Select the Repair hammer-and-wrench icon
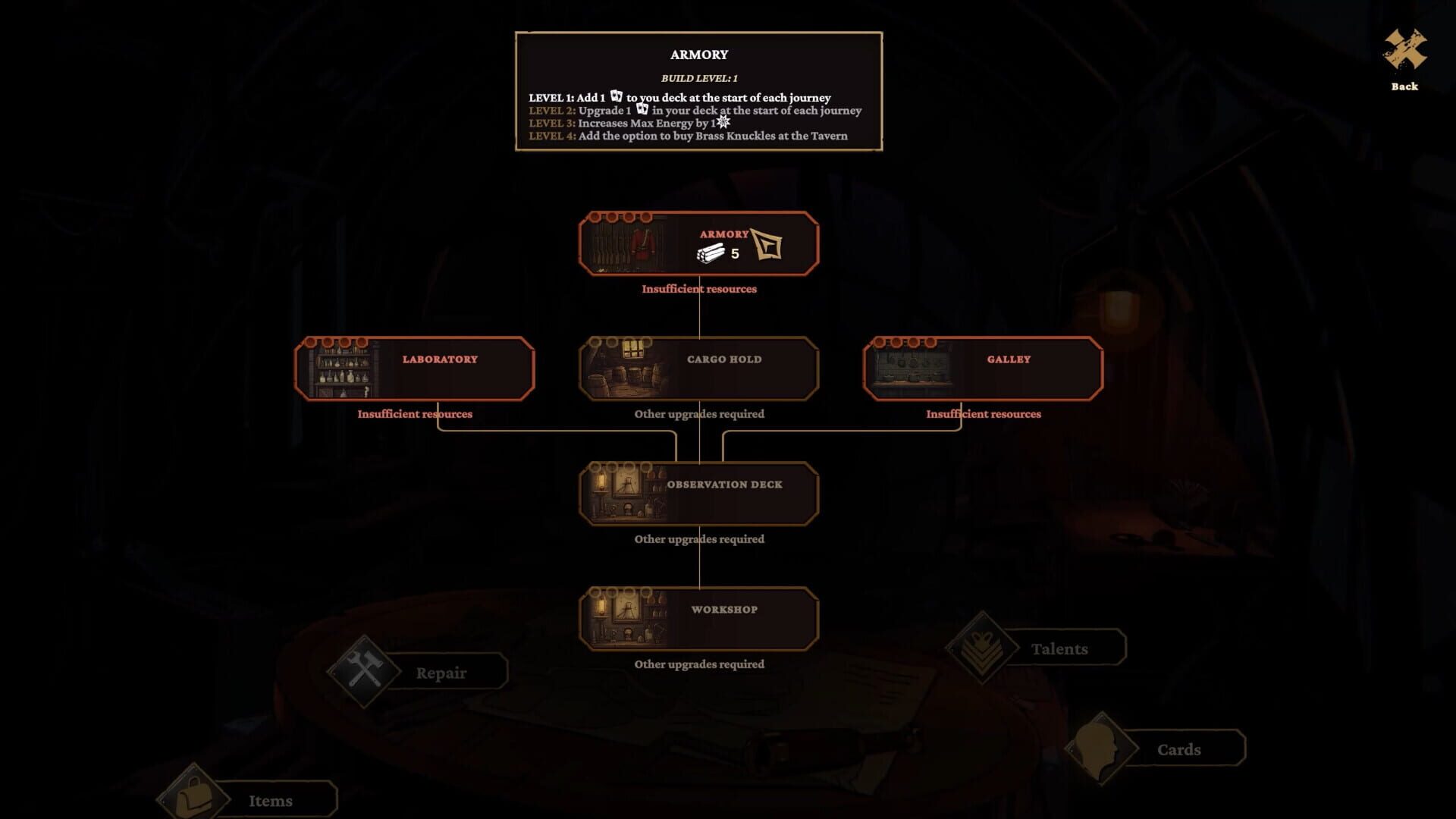Image resolution: width=1456 pixels, height=819 pixels. [364, 672]
